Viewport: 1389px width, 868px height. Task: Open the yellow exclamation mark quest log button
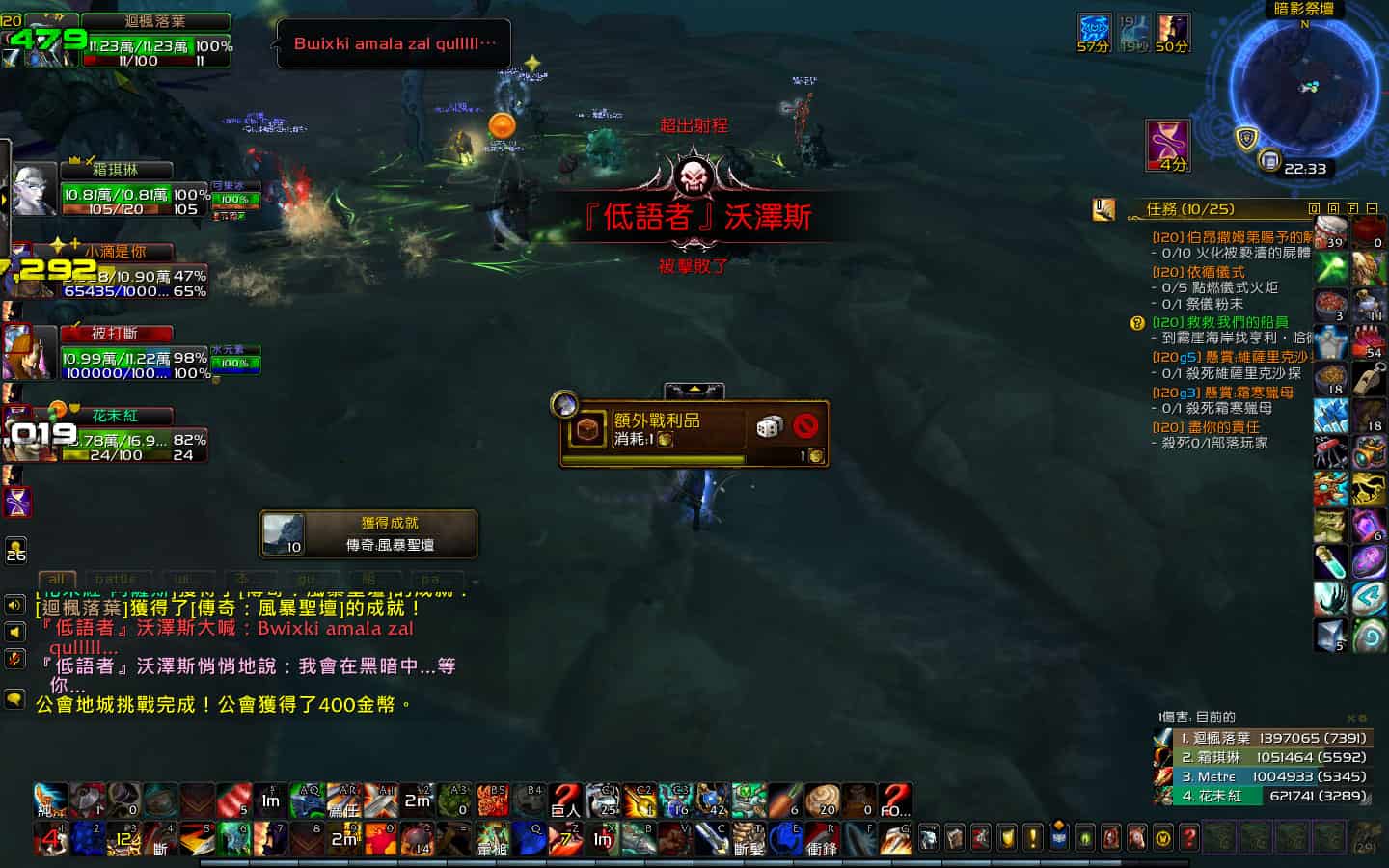pos(1032,837)
